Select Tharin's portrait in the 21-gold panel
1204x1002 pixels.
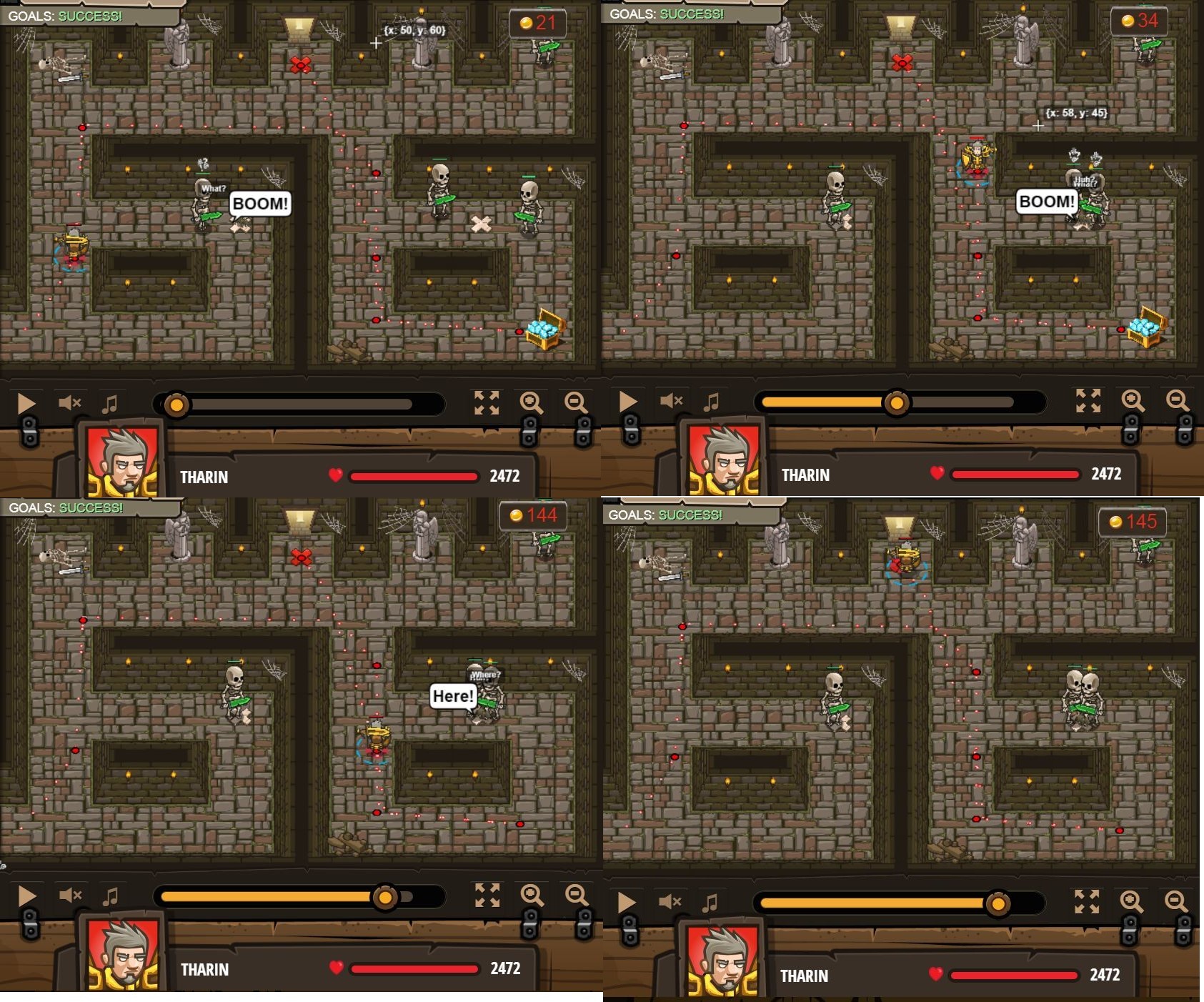tap(122, 461)
